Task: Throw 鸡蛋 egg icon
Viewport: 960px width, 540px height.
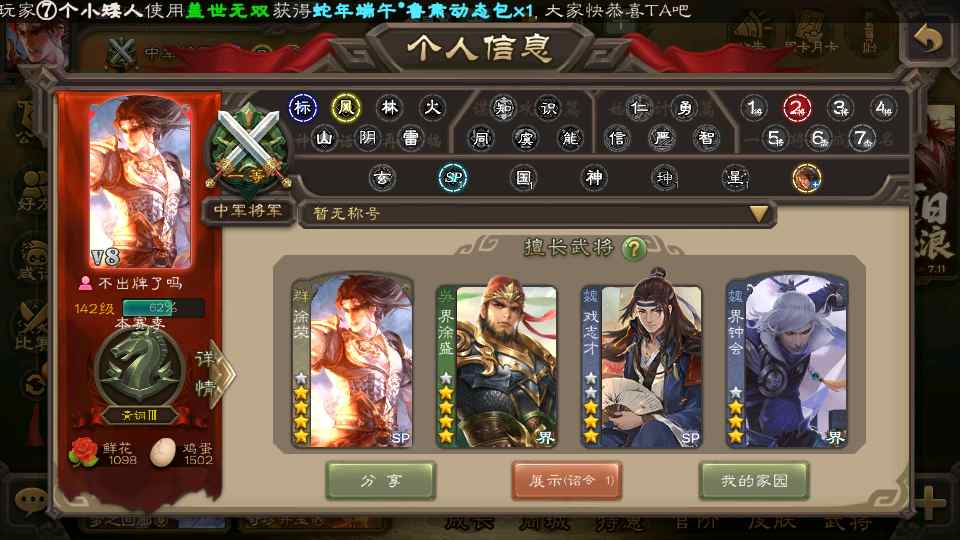Action: click(161, 452)
